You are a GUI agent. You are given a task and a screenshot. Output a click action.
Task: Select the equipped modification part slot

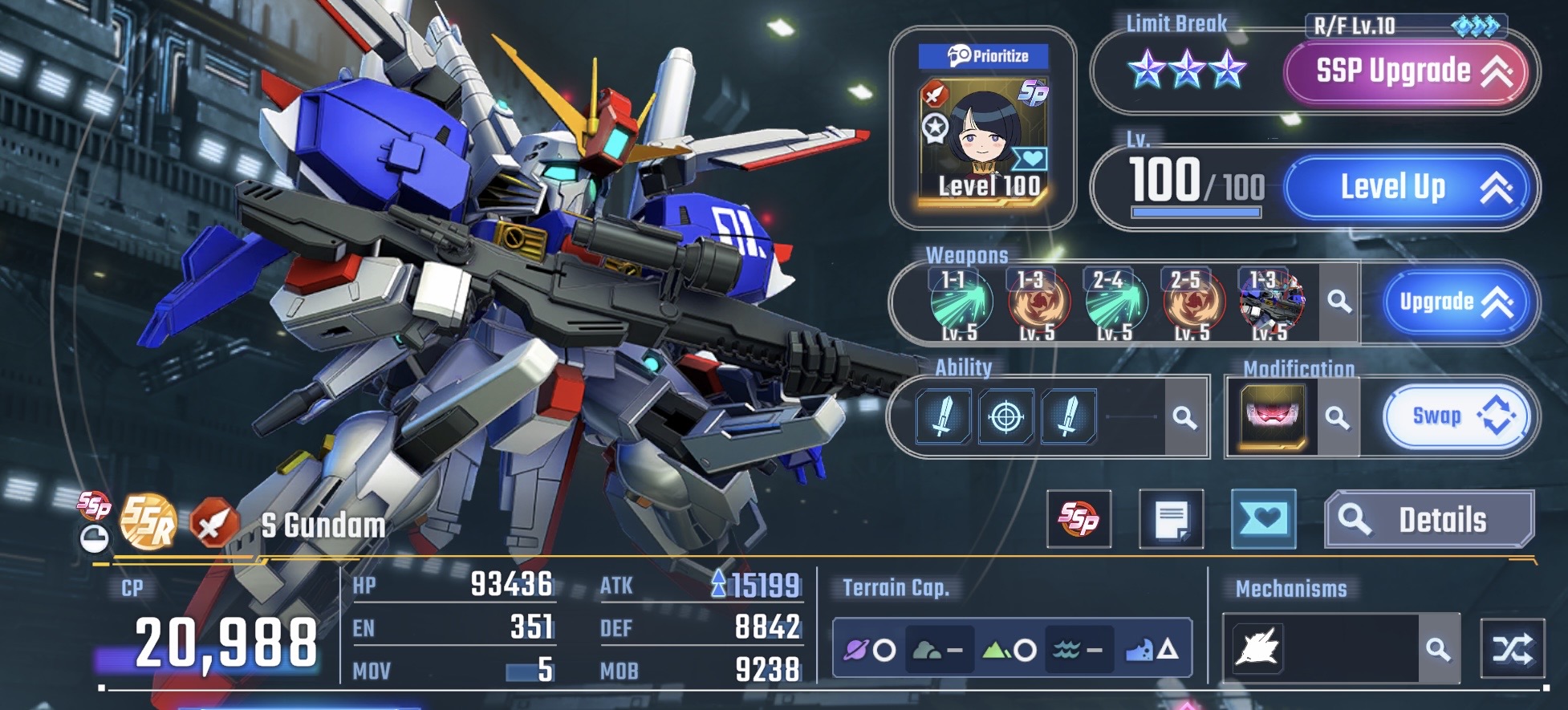(x=1272, y=416)
